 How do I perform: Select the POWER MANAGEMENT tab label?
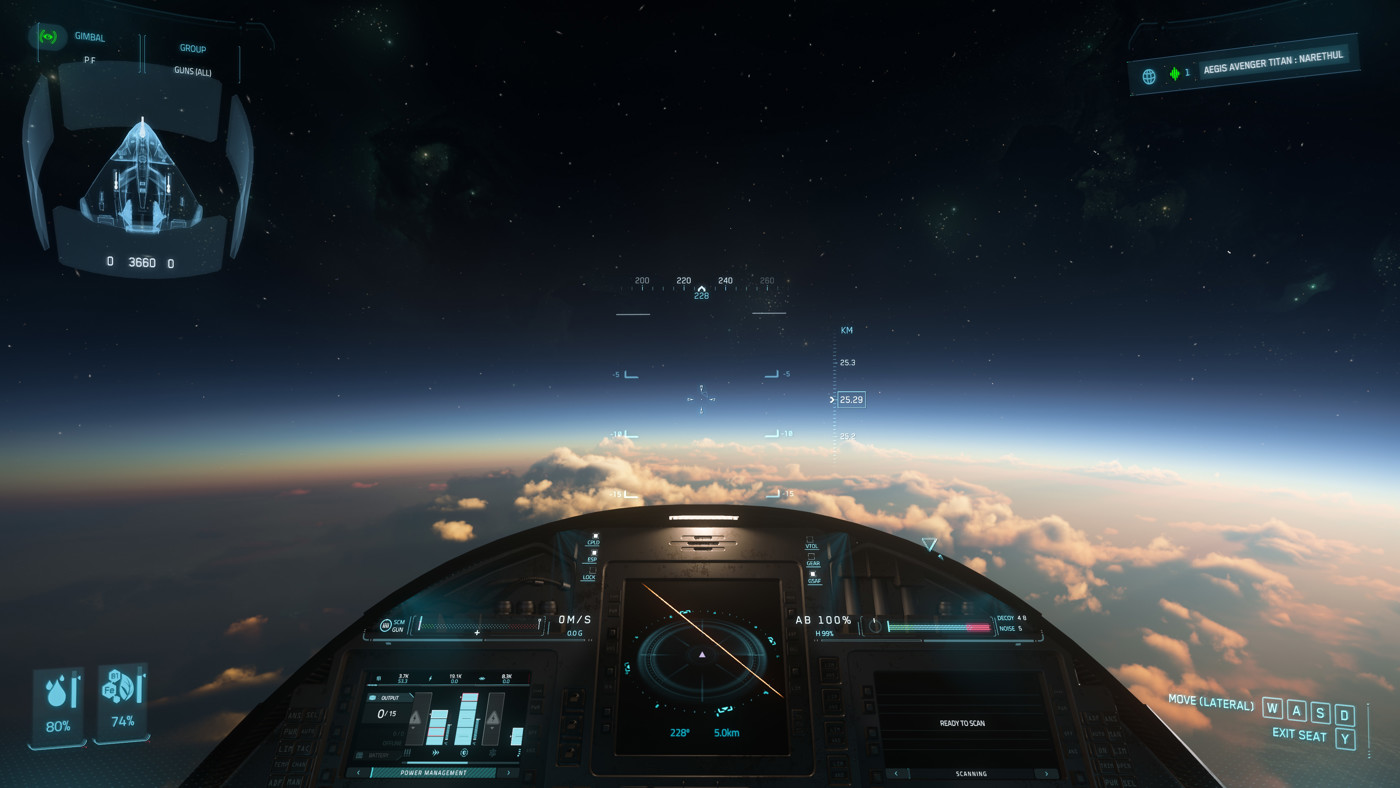click(x=434, y=772)
